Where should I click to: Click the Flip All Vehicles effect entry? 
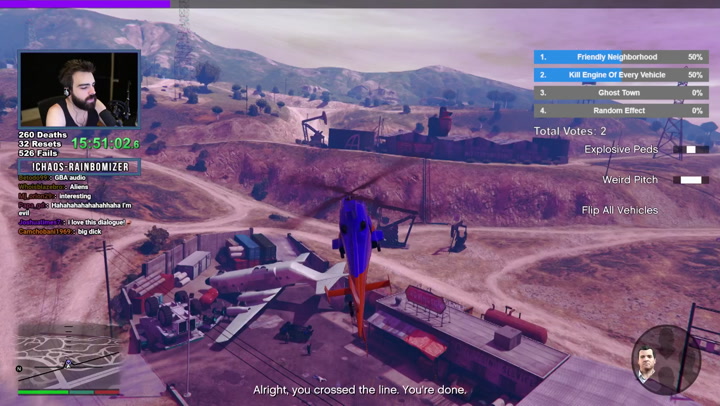click(620, 210)
